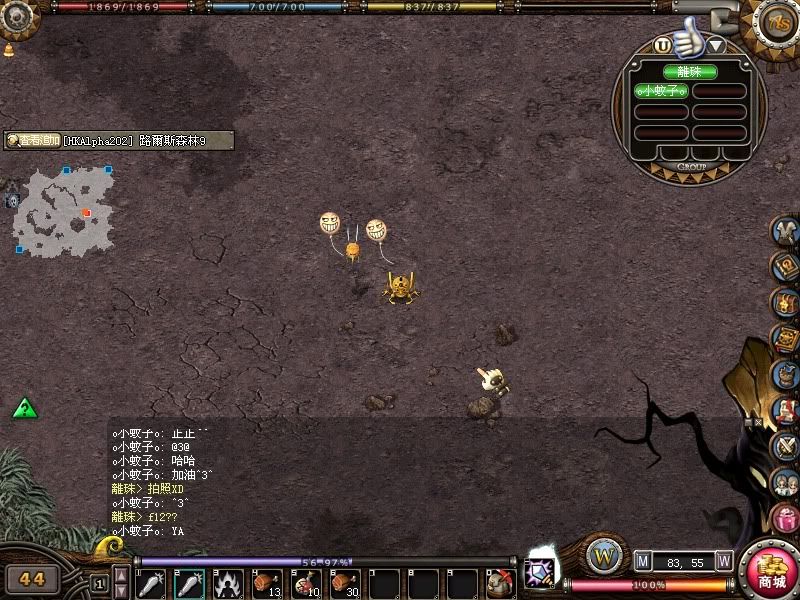Open the pink gift box icon
Image resolution: width=800 pixels, height=600 pixels.
[786, 518]
